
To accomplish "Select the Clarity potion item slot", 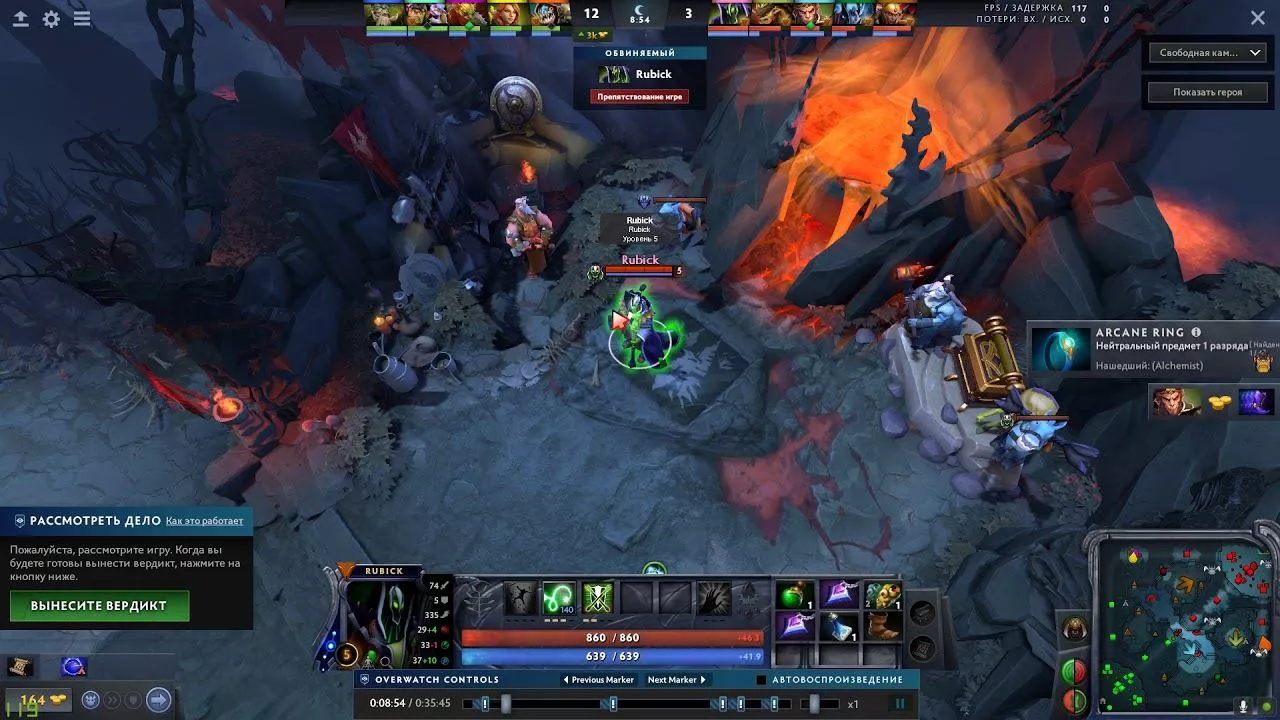I will click(839, 627).
